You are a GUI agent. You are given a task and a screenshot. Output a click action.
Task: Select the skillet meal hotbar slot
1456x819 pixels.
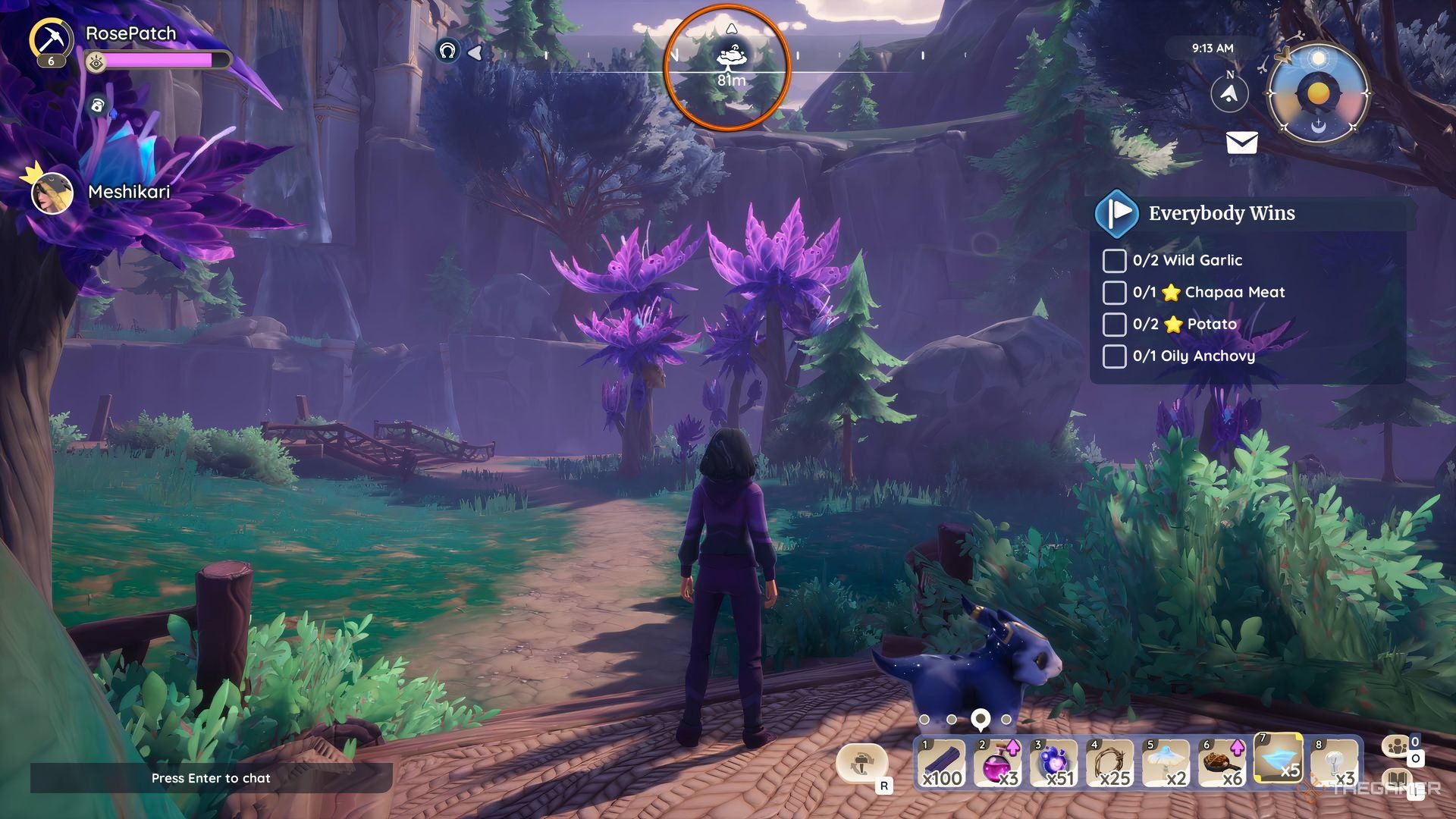[1222, 762]
